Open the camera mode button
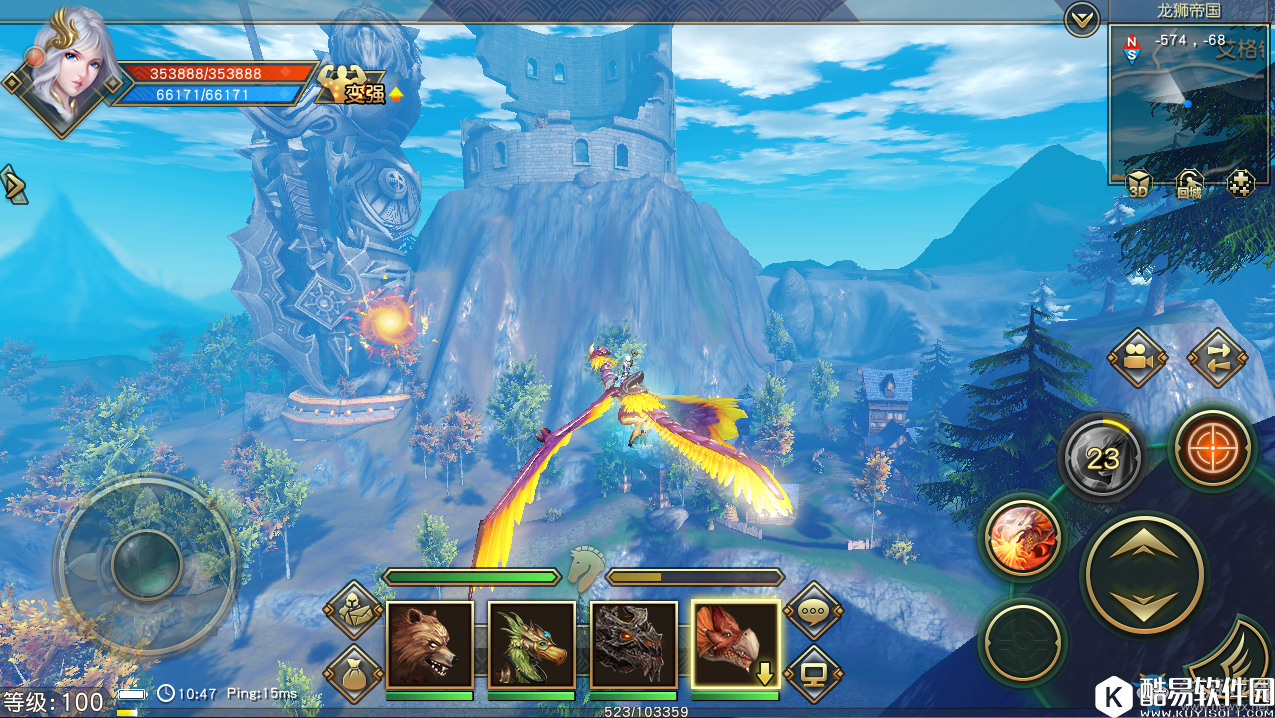The width and height of the screenshot is (1275, 718). 1138,358
